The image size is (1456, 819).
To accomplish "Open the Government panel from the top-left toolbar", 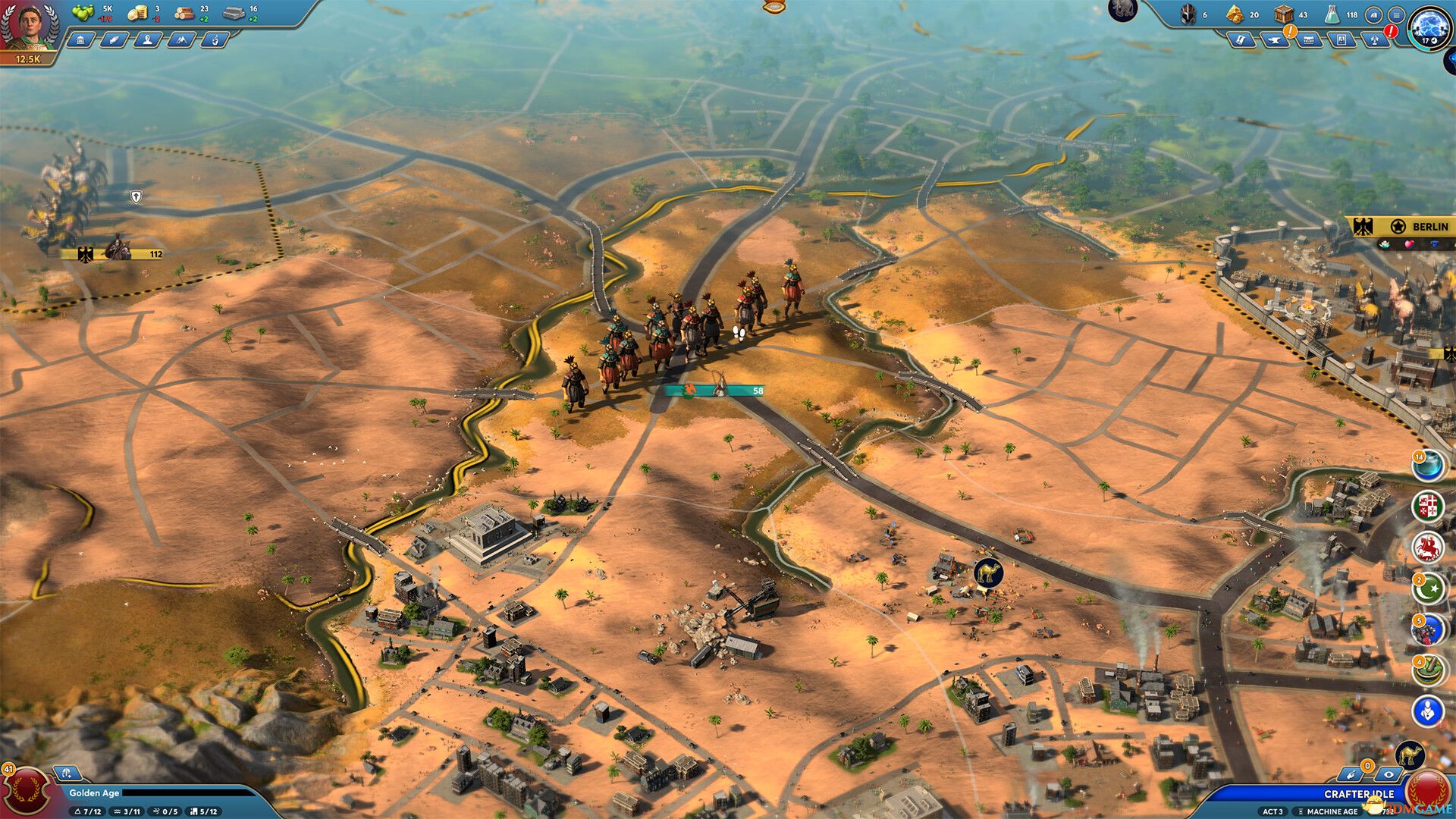I will (82, 42).
